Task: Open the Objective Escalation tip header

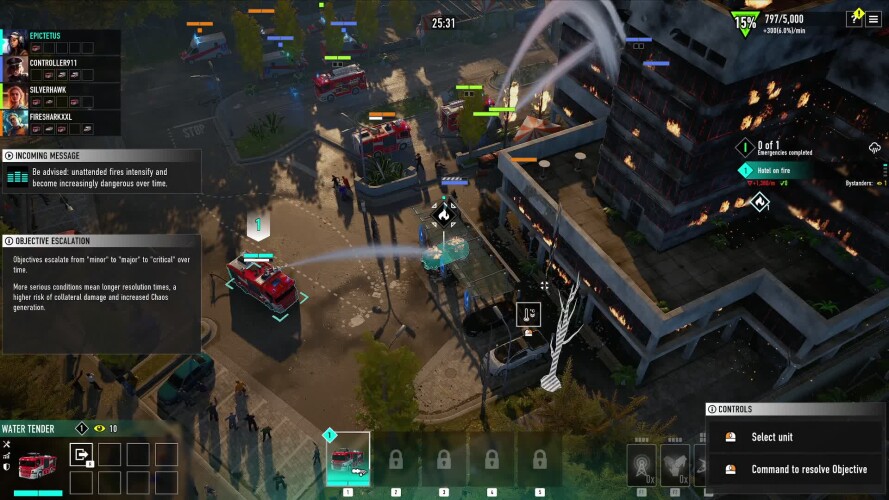Action: click(100, 241)
